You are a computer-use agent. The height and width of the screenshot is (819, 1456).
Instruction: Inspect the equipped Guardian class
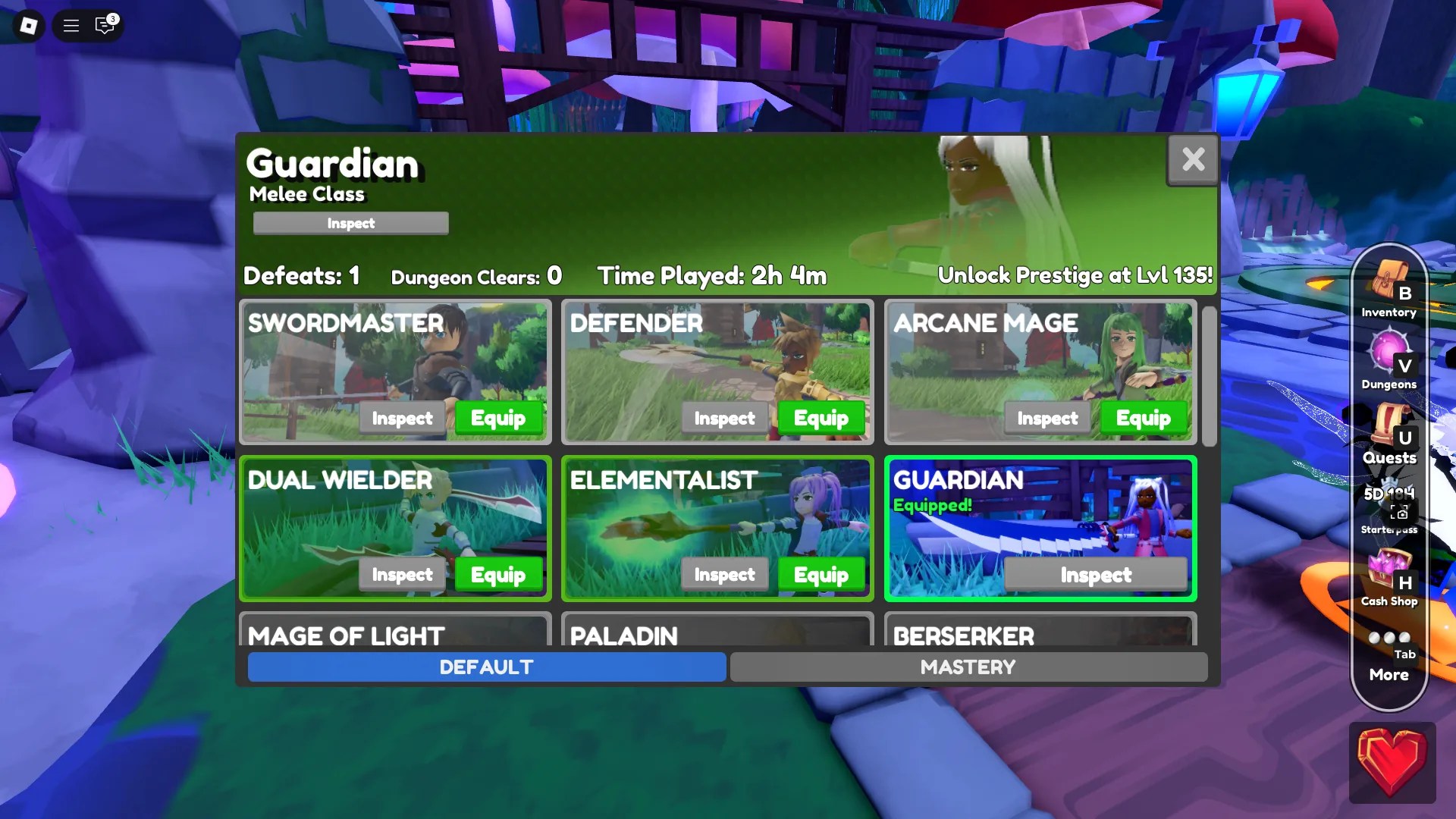(1096, 575)
